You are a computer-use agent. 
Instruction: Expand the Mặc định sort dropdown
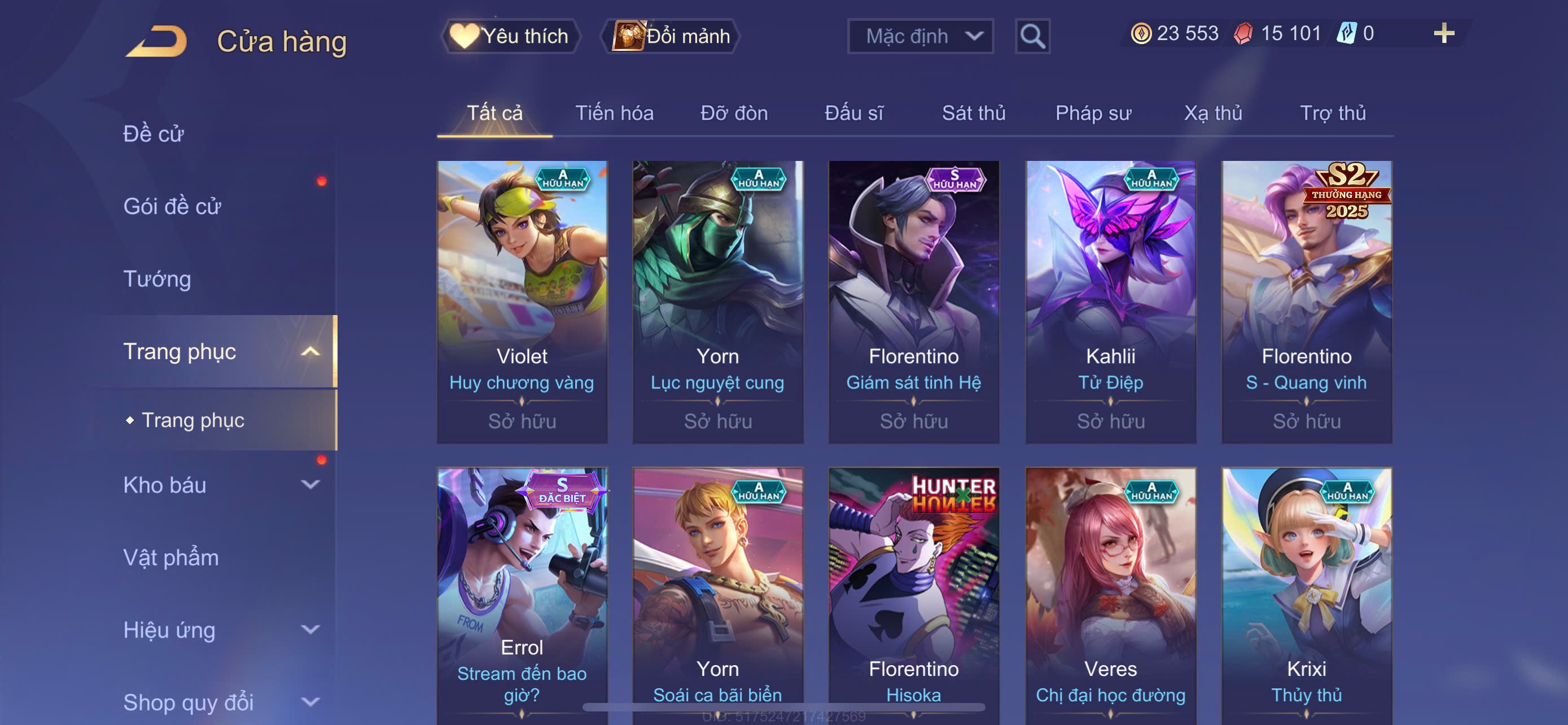tap(919, 36)
